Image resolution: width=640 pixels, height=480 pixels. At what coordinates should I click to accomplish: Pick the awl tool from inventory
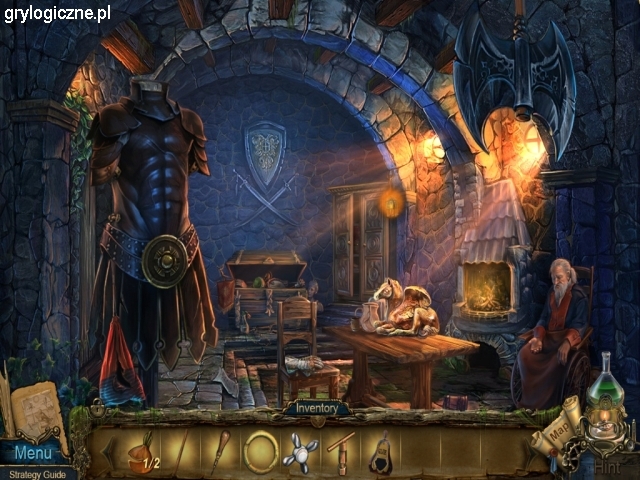click(220, 451)
